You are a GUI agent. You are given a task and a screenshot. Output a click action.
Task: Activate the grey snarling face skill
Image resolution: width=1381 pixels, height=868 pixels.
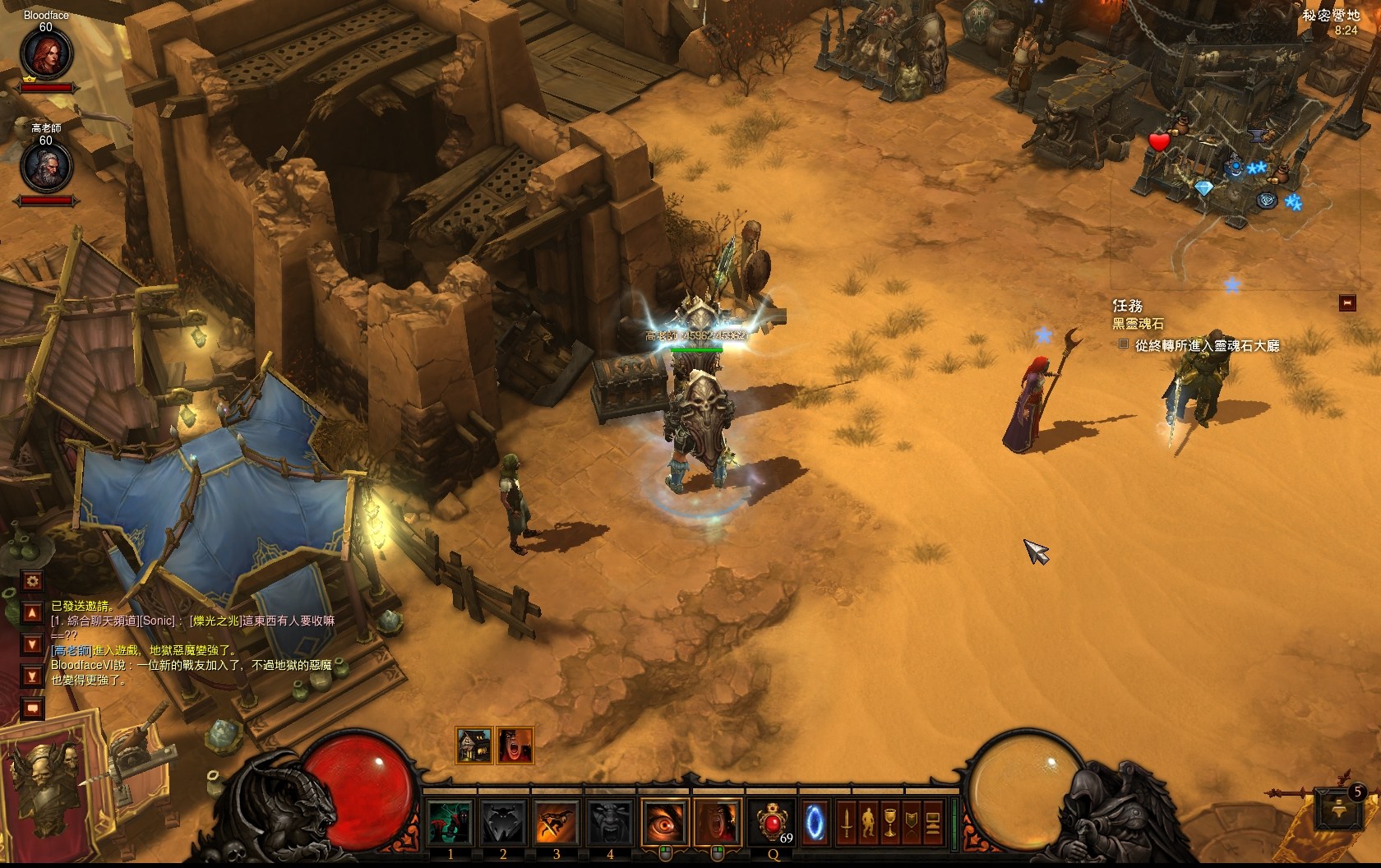609,822
